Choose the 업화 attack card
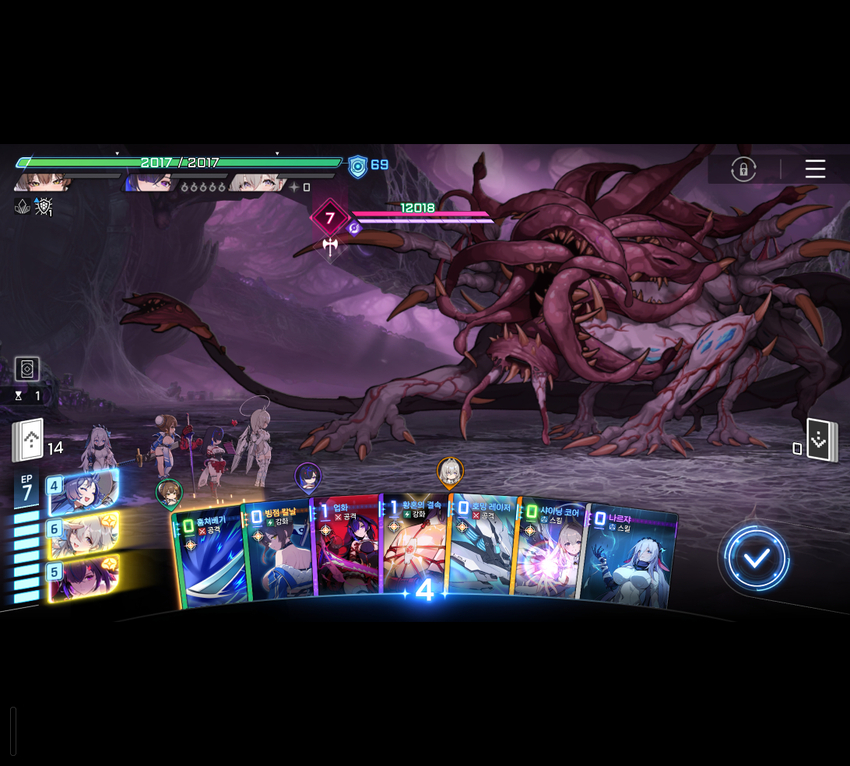The image size is (850, 766). [346, 550]
